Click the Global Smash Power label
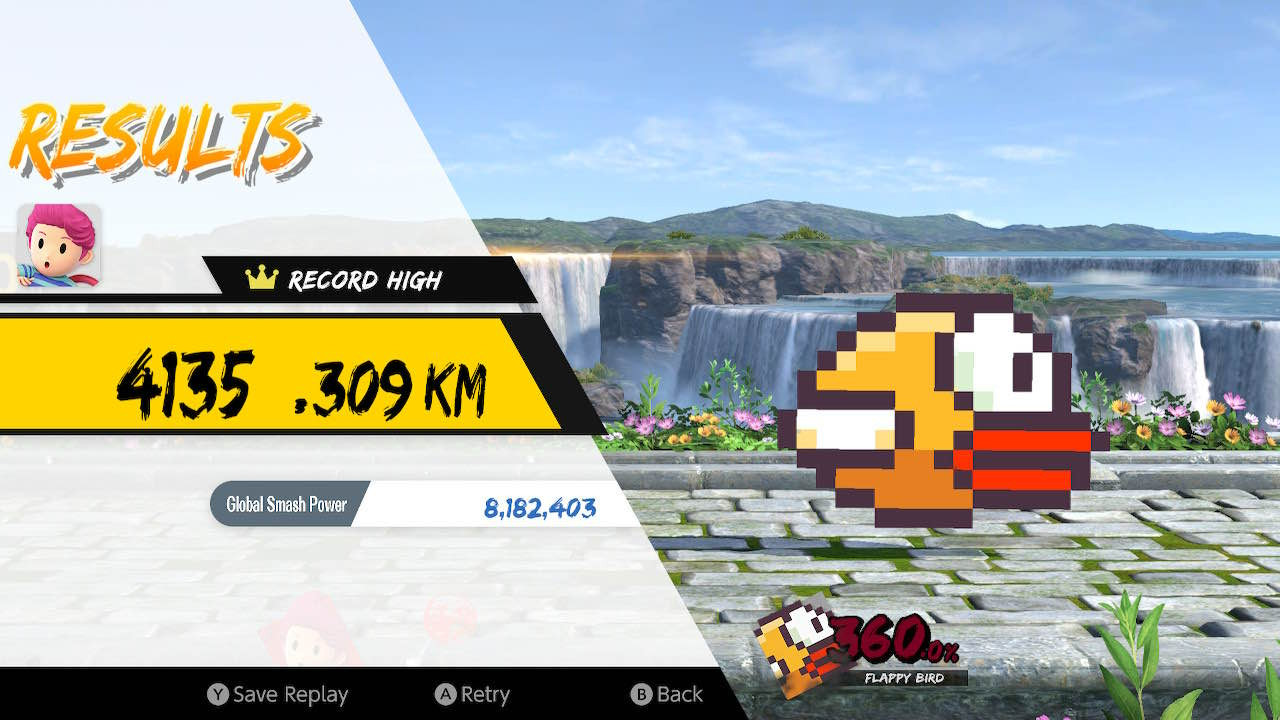 (283, 505)
